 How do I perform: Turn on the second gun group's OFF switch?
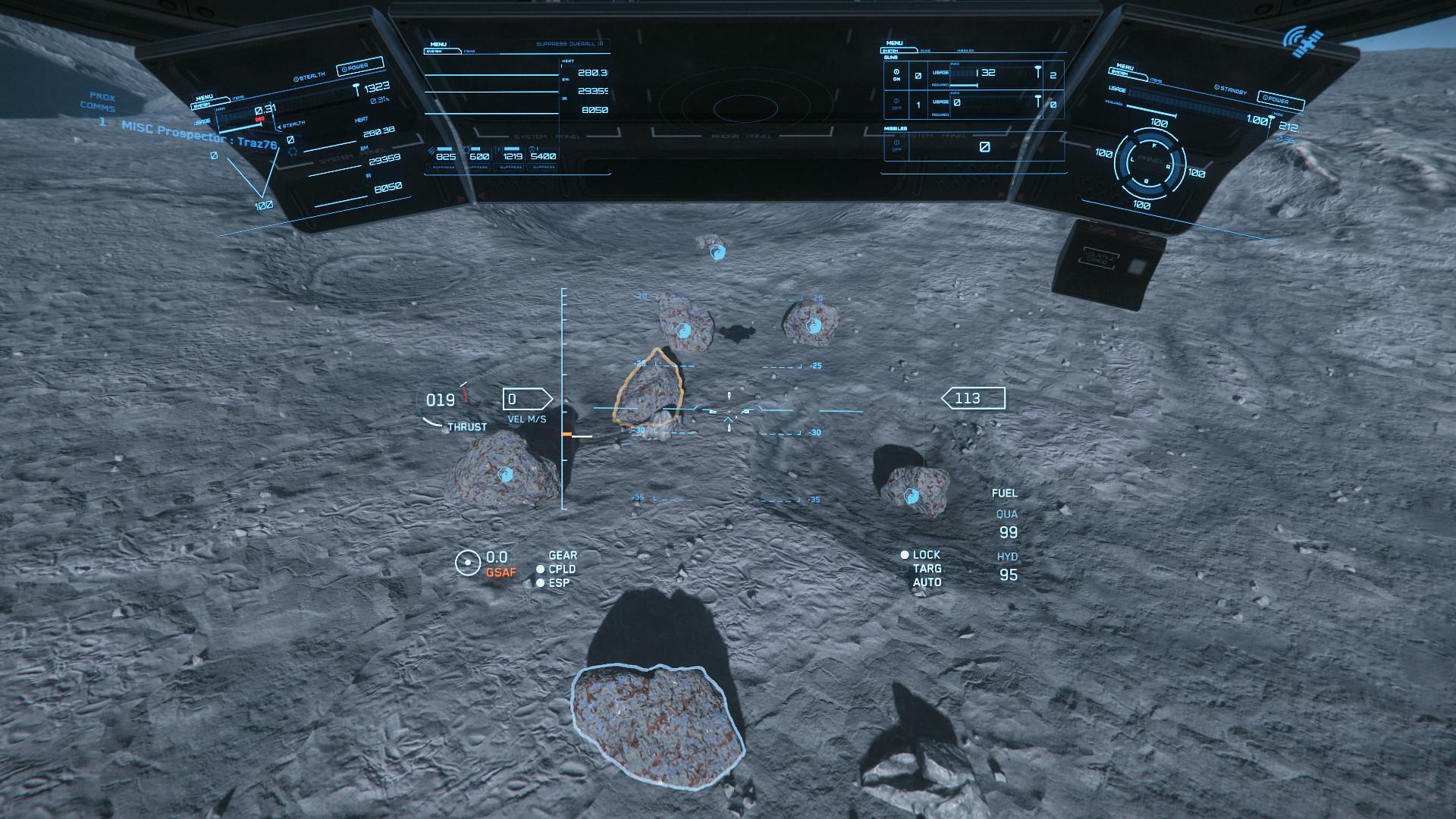tap(896, 104)
